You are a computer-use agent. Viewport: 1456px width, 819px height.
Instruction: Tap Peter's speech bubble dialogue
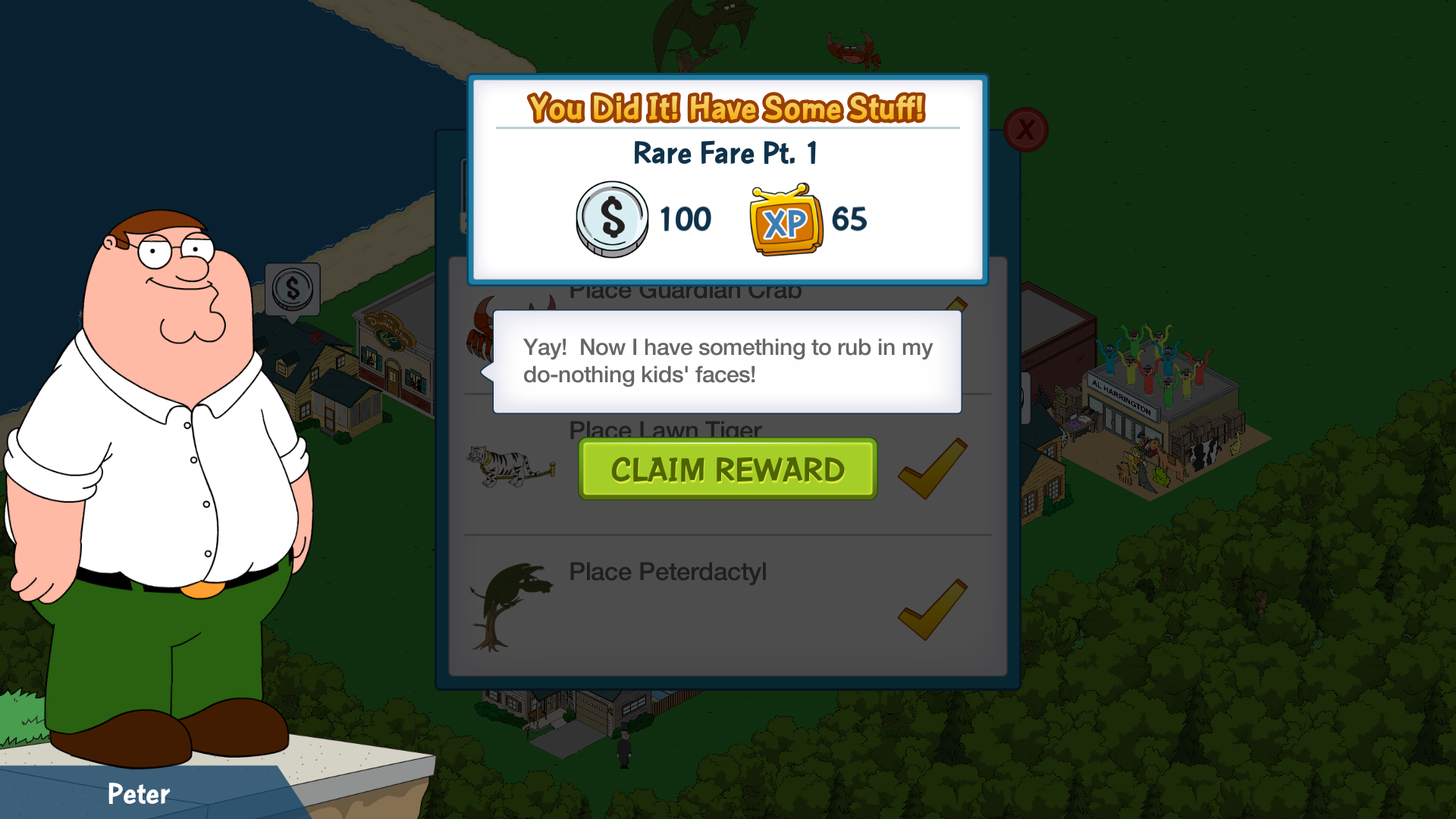click(726, 361)
